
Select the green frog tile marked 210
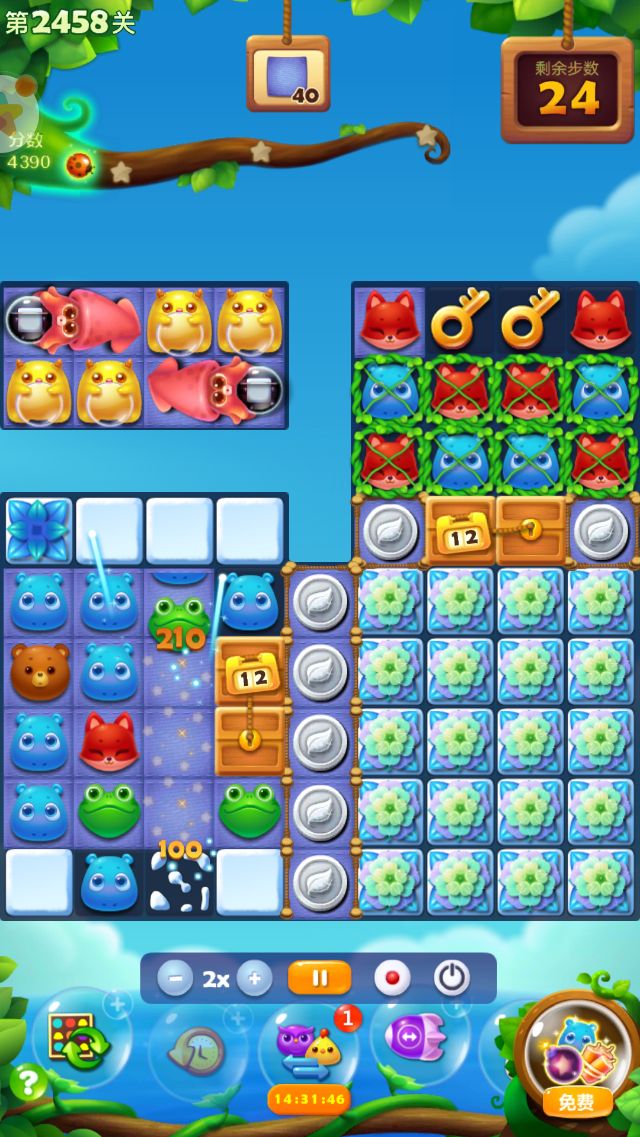178,620
